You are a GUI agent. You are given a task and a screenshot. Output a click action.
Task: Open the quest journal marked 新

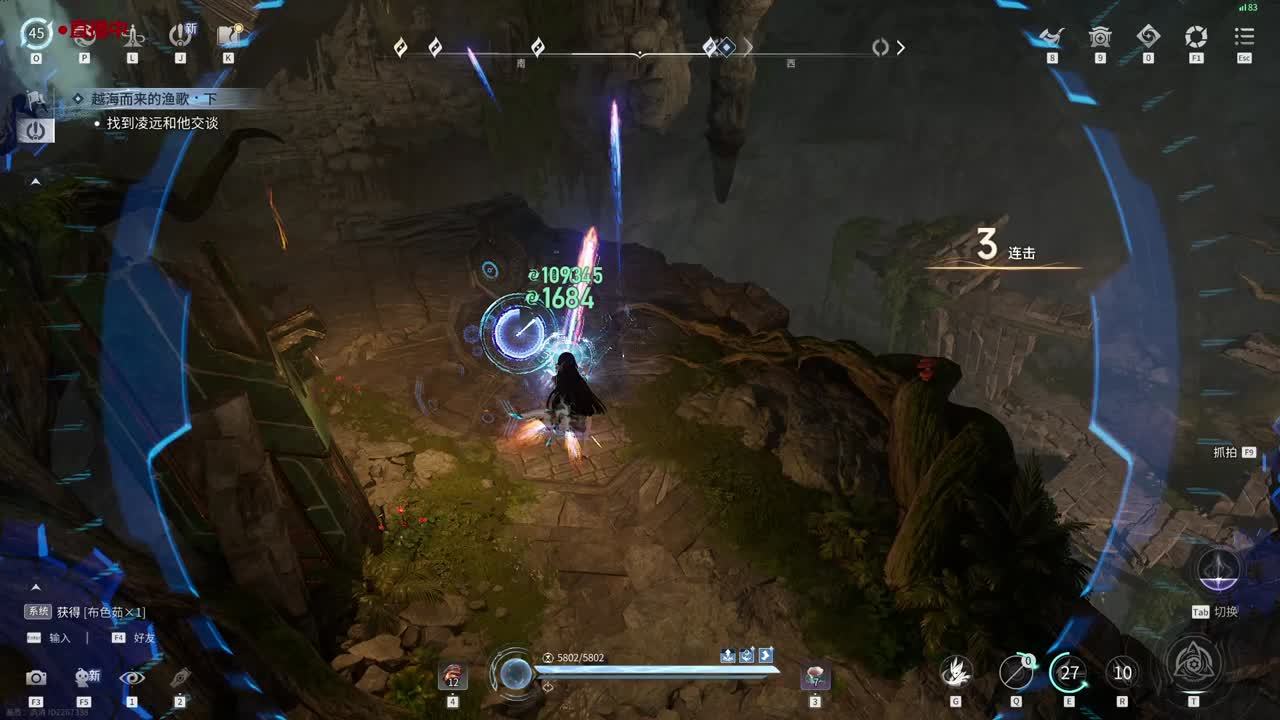coord(181,35)
